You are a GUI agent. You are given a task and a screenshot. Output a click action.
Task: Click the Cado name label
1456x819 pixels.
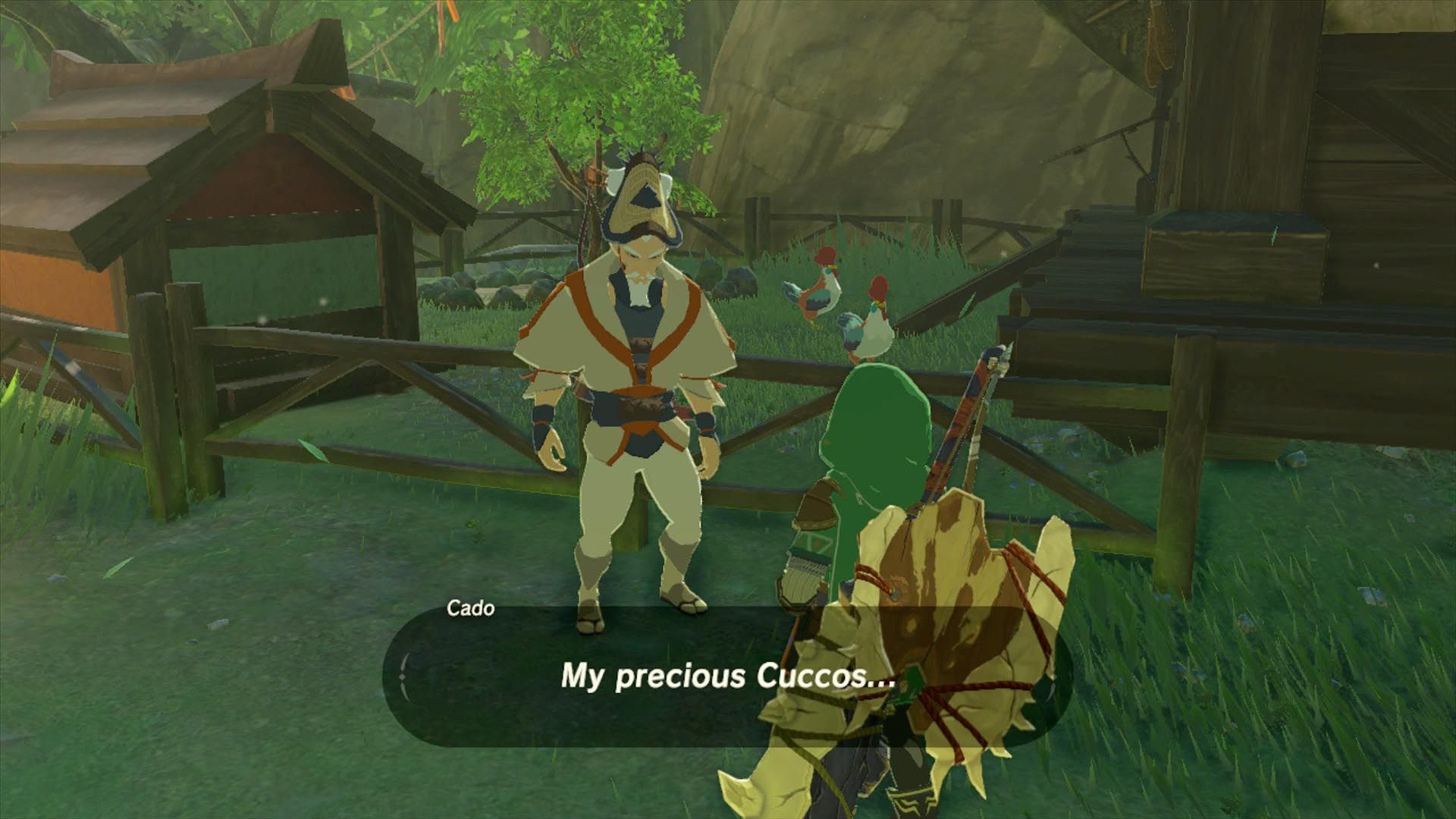click(470, 609)
